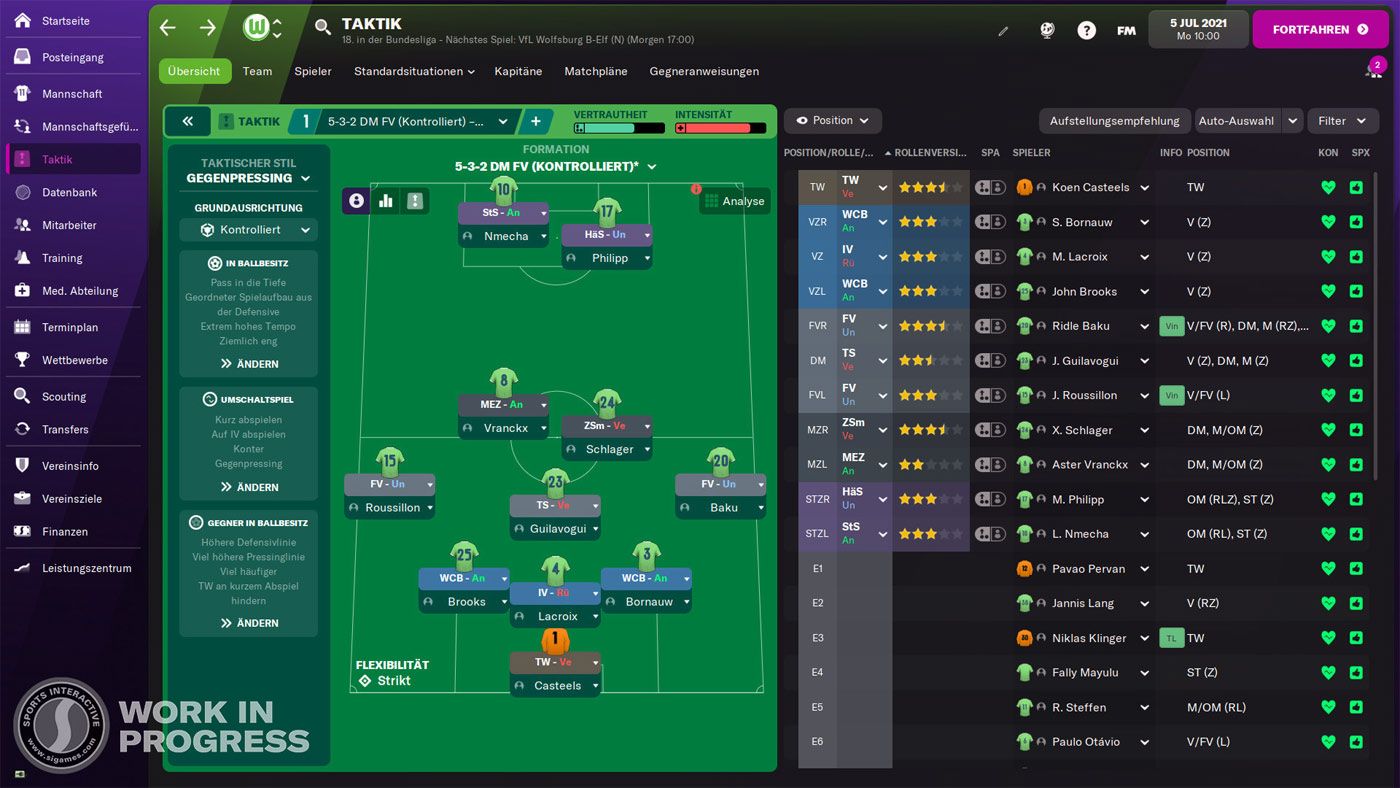This screenshot has height=788, width=1400.
Task: Click the Intensität level bar
Action: [722, 128]
